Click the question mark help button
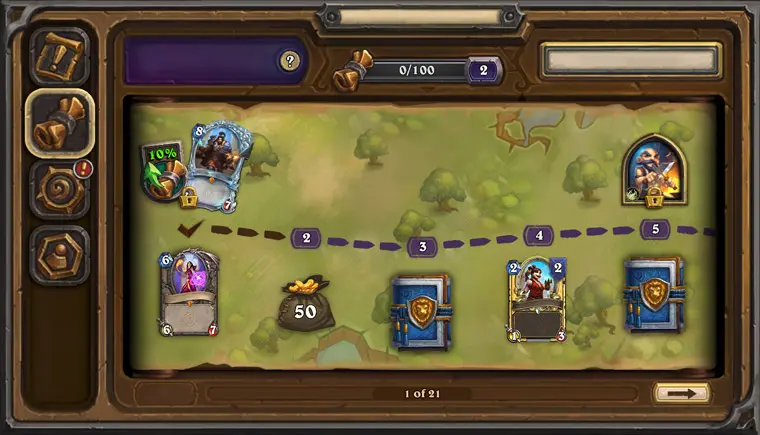The image size is (760, 435). tap(290, 61)
